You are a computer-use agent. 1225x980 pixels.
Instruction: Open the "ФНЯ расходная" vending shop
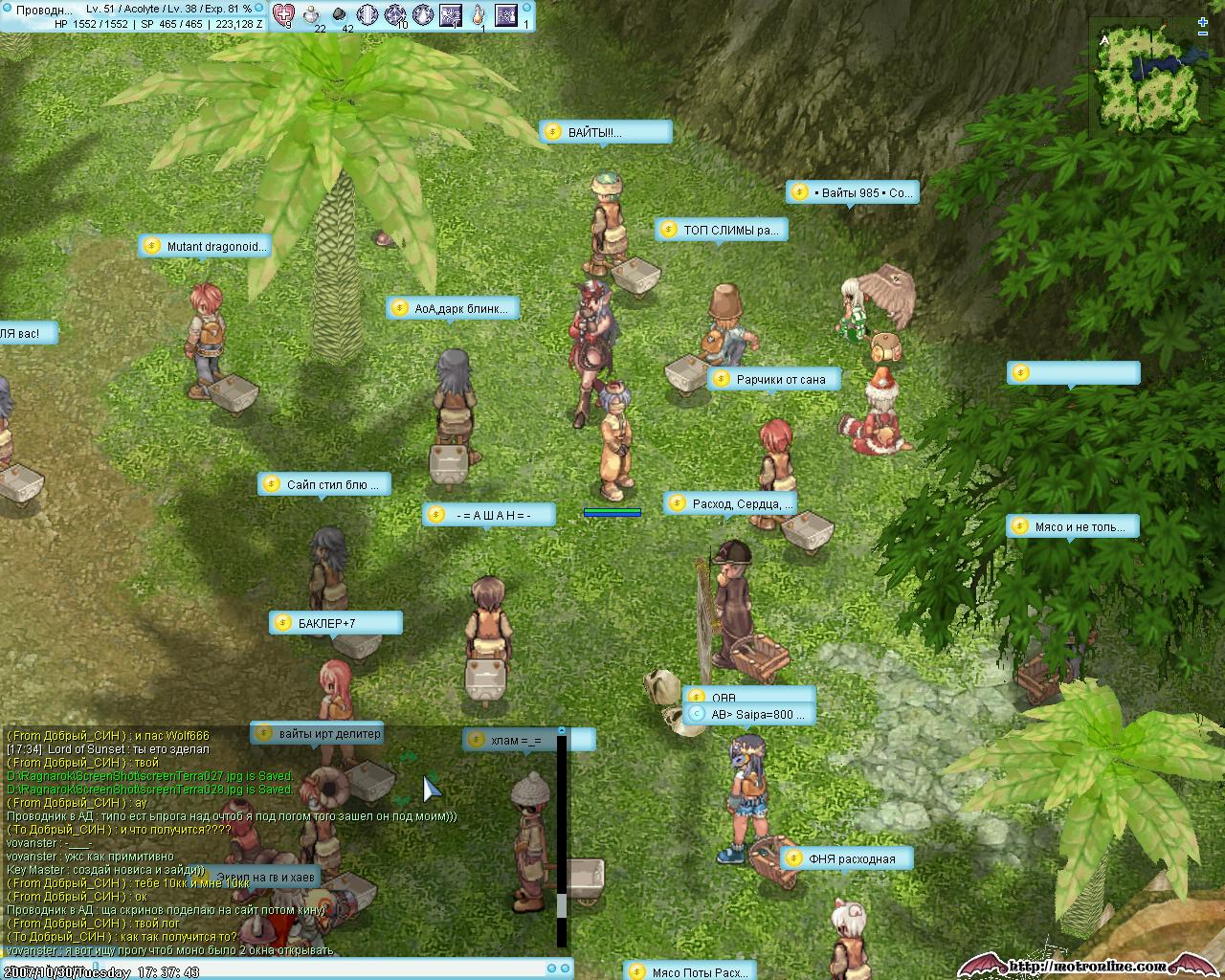point(846,858)
